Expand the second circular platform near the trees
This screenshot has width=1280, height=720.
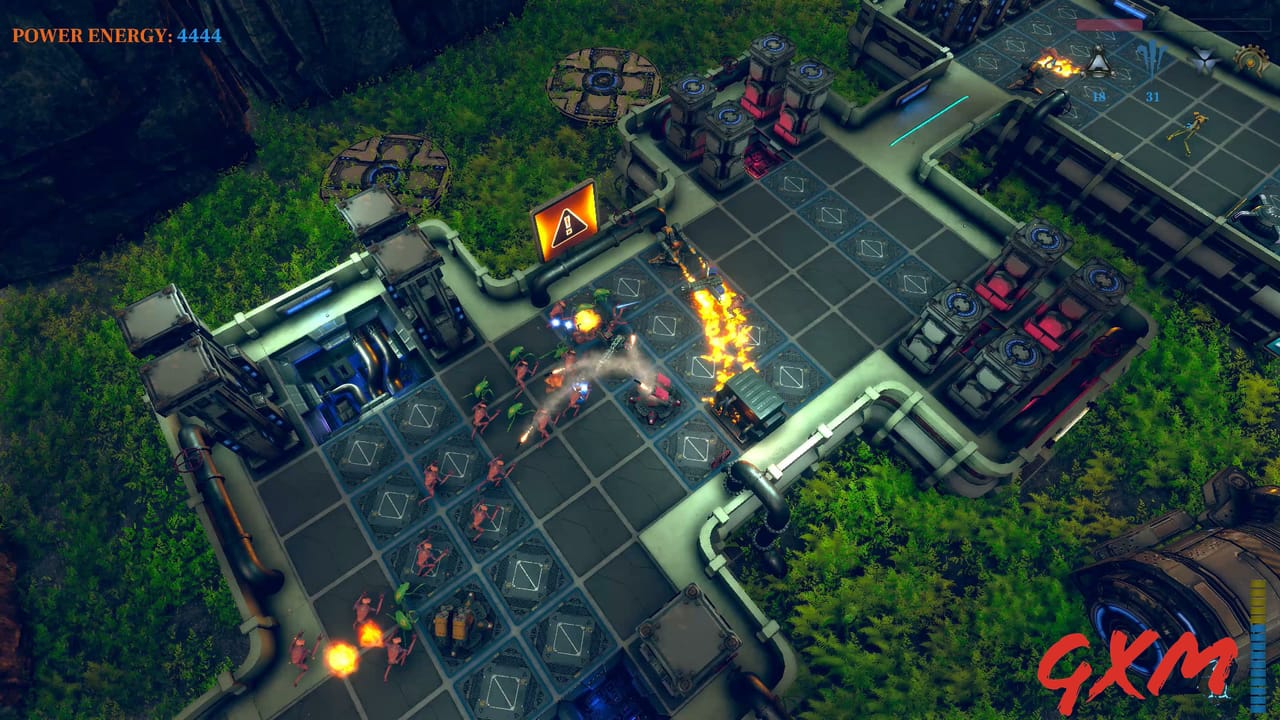390,170
